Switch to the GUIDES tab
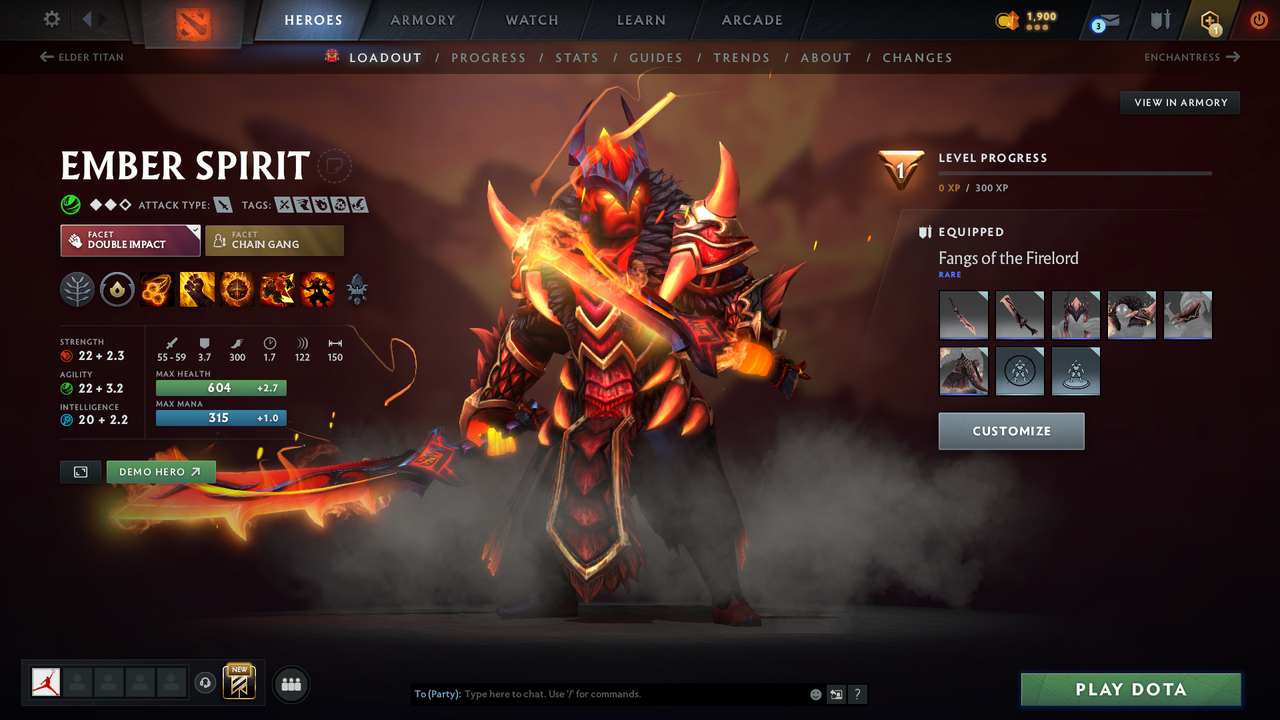Image resolution: width=1280 pixels, height=720 pixels. 656,57
